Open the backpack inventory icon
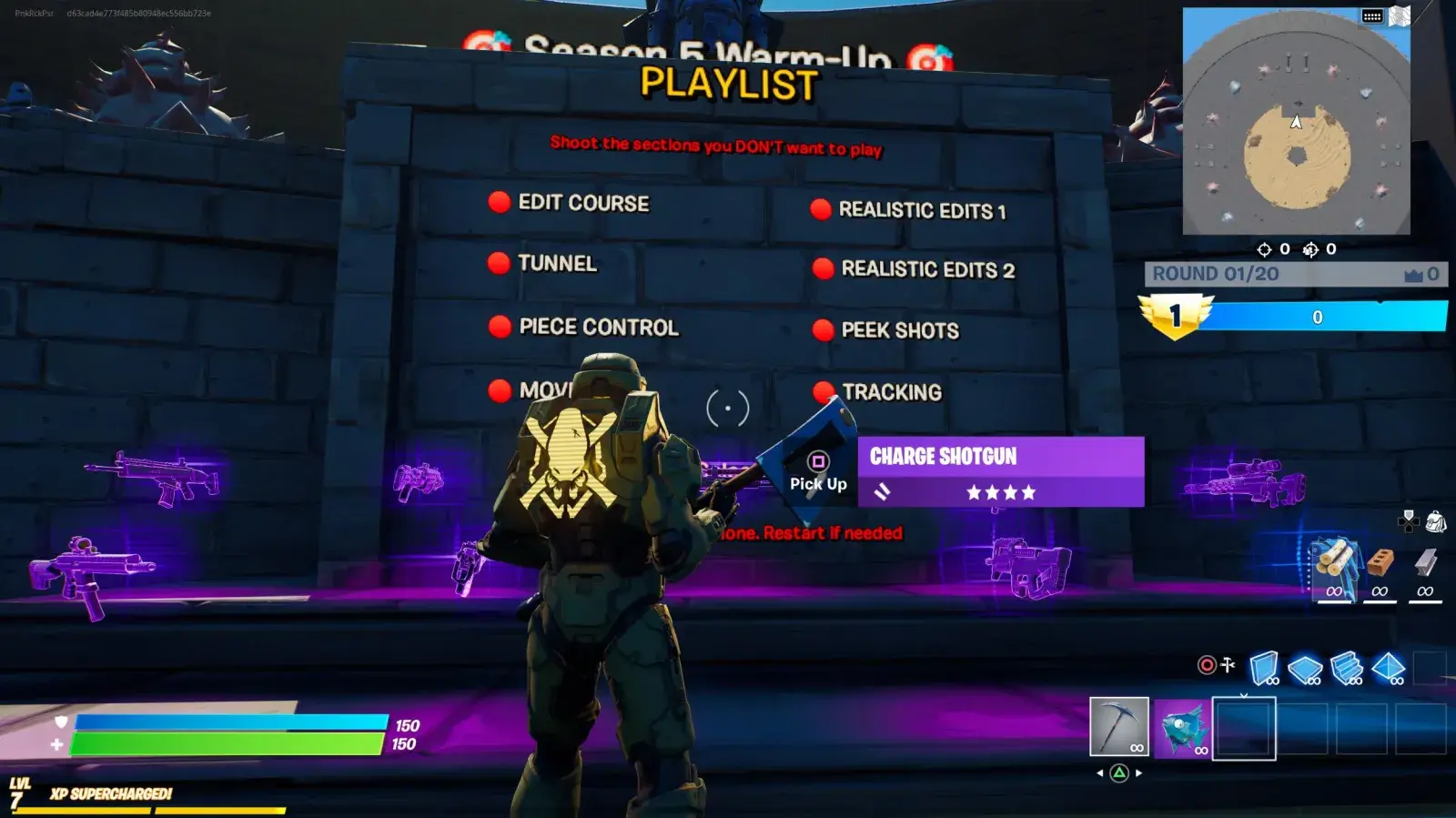 1436,521
